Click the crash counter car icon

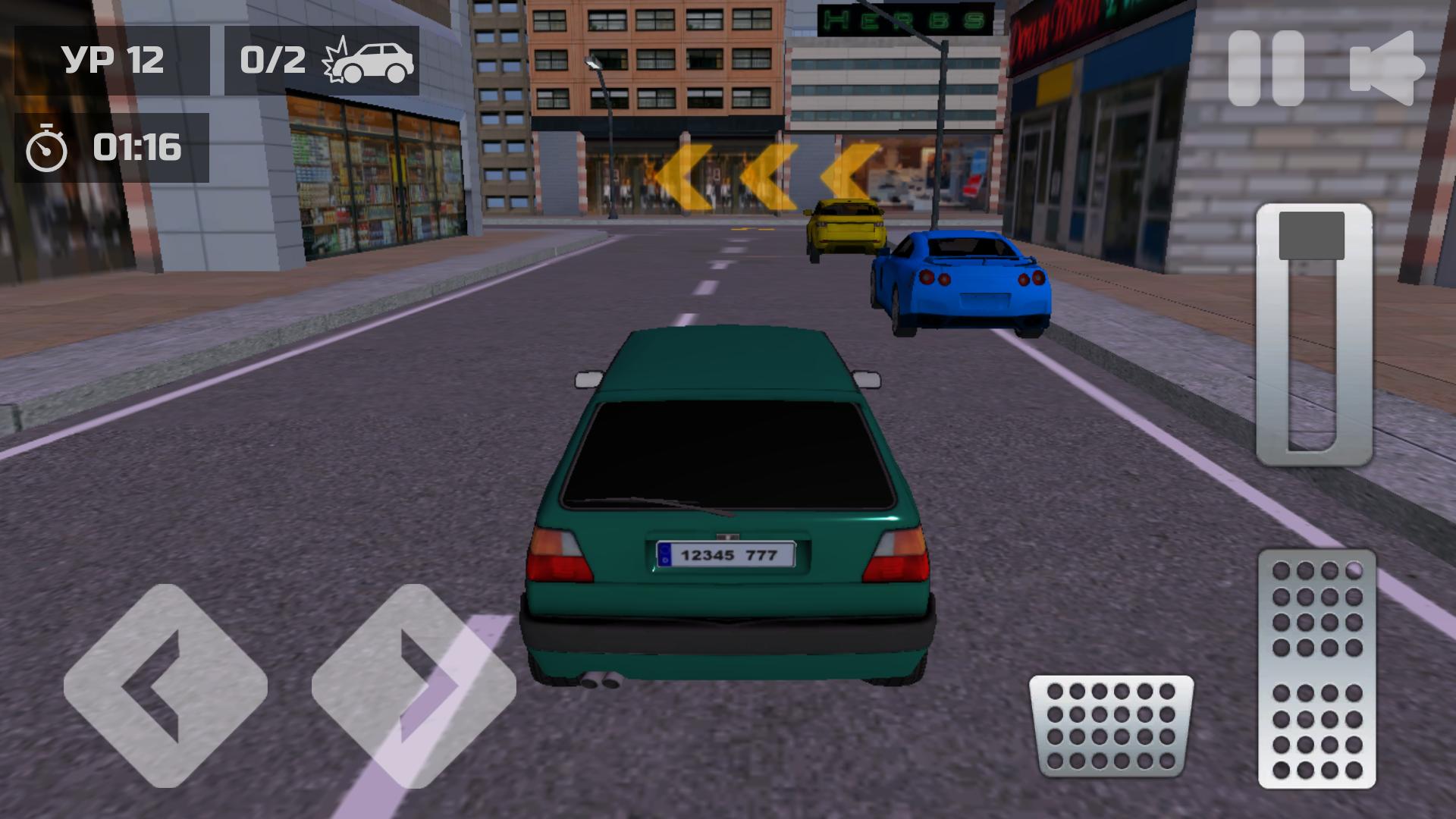point(372,62)
